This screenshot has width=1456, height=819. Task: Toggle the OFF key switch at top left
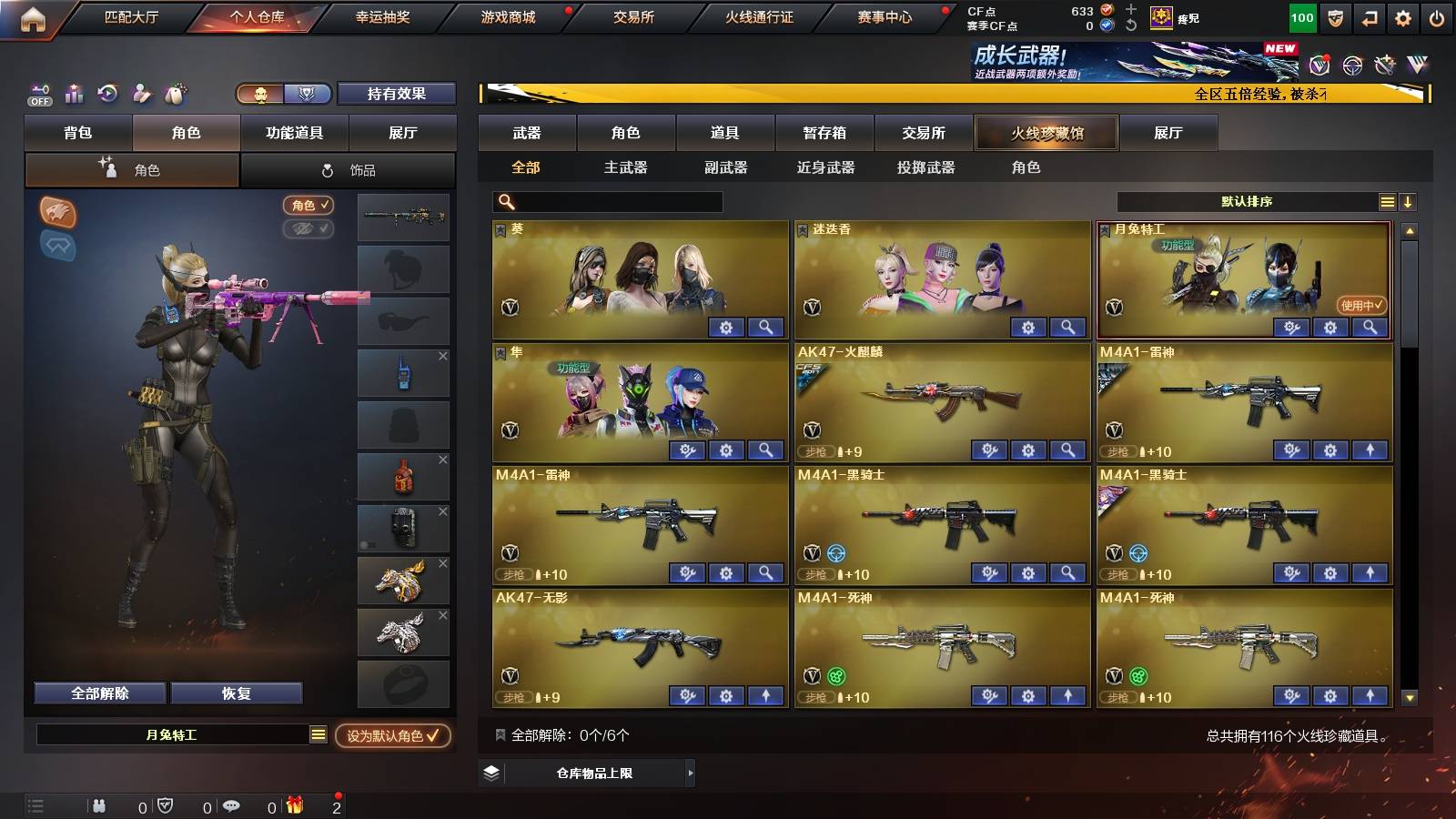[38, 93]
